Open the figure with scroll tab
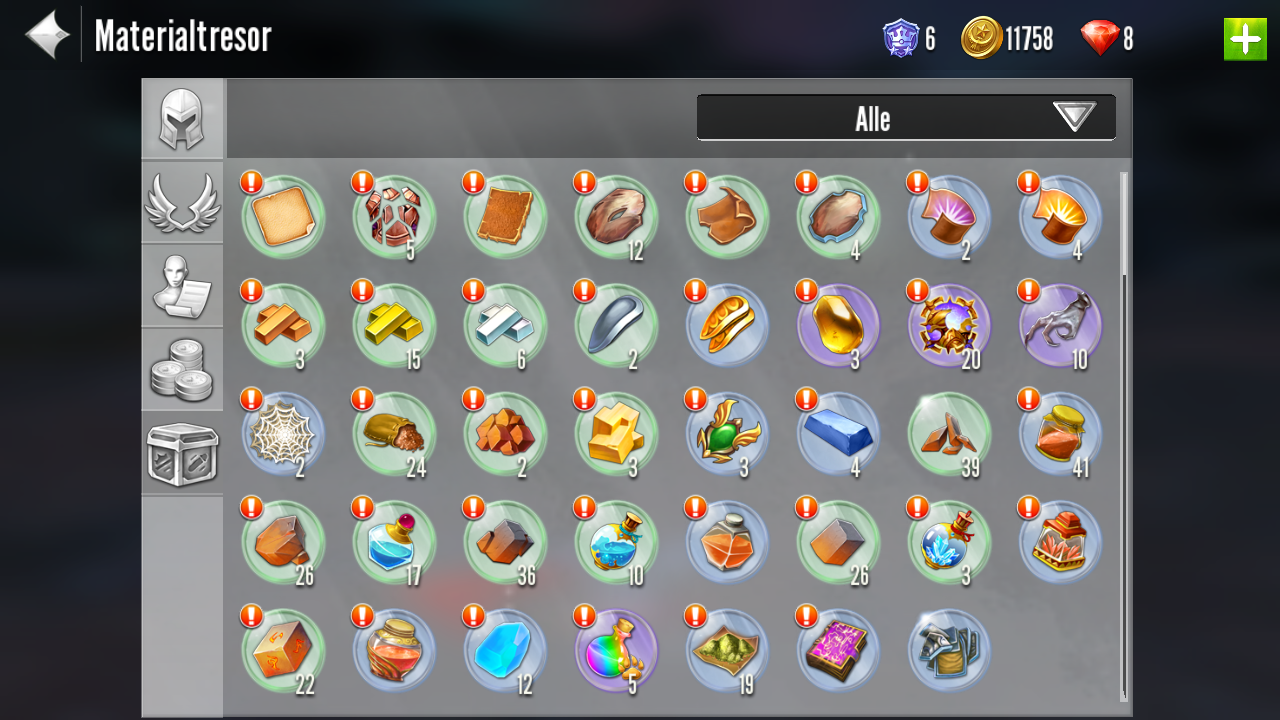 (182, 286)
